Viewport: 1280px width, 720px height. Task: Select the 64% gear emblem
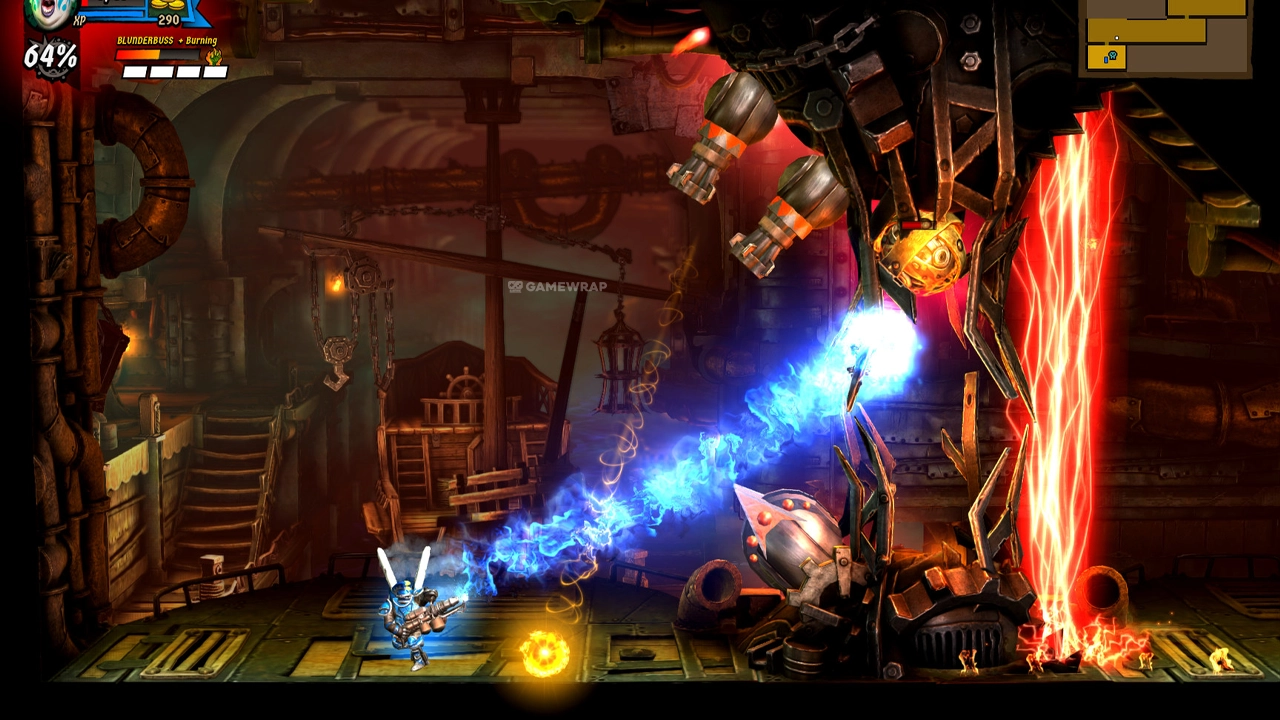[50, 57]
